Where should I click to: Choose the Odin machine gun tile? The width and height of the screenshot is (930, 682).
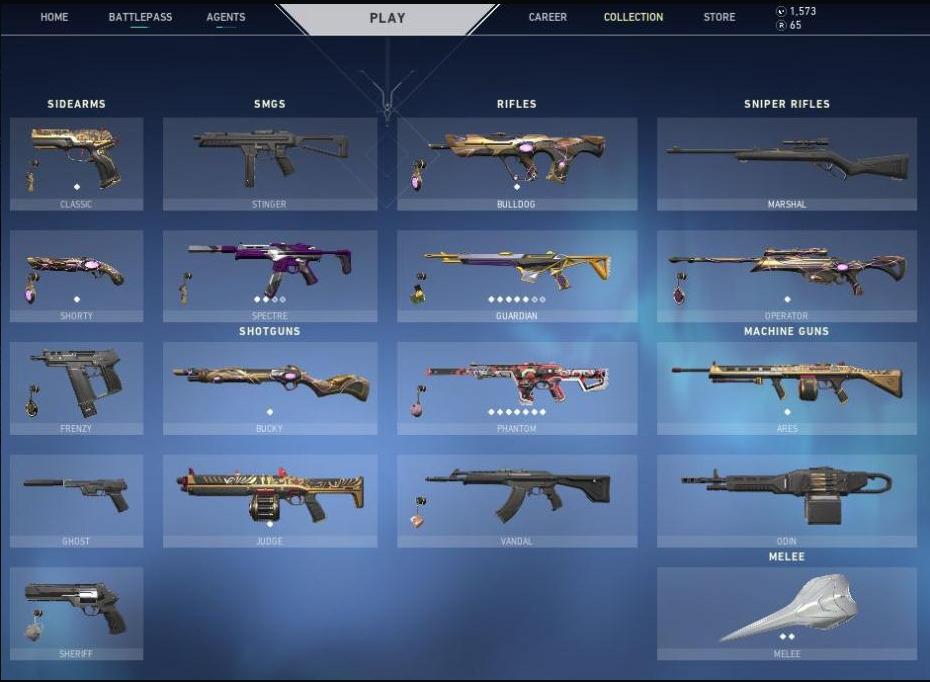pos(786,501)
